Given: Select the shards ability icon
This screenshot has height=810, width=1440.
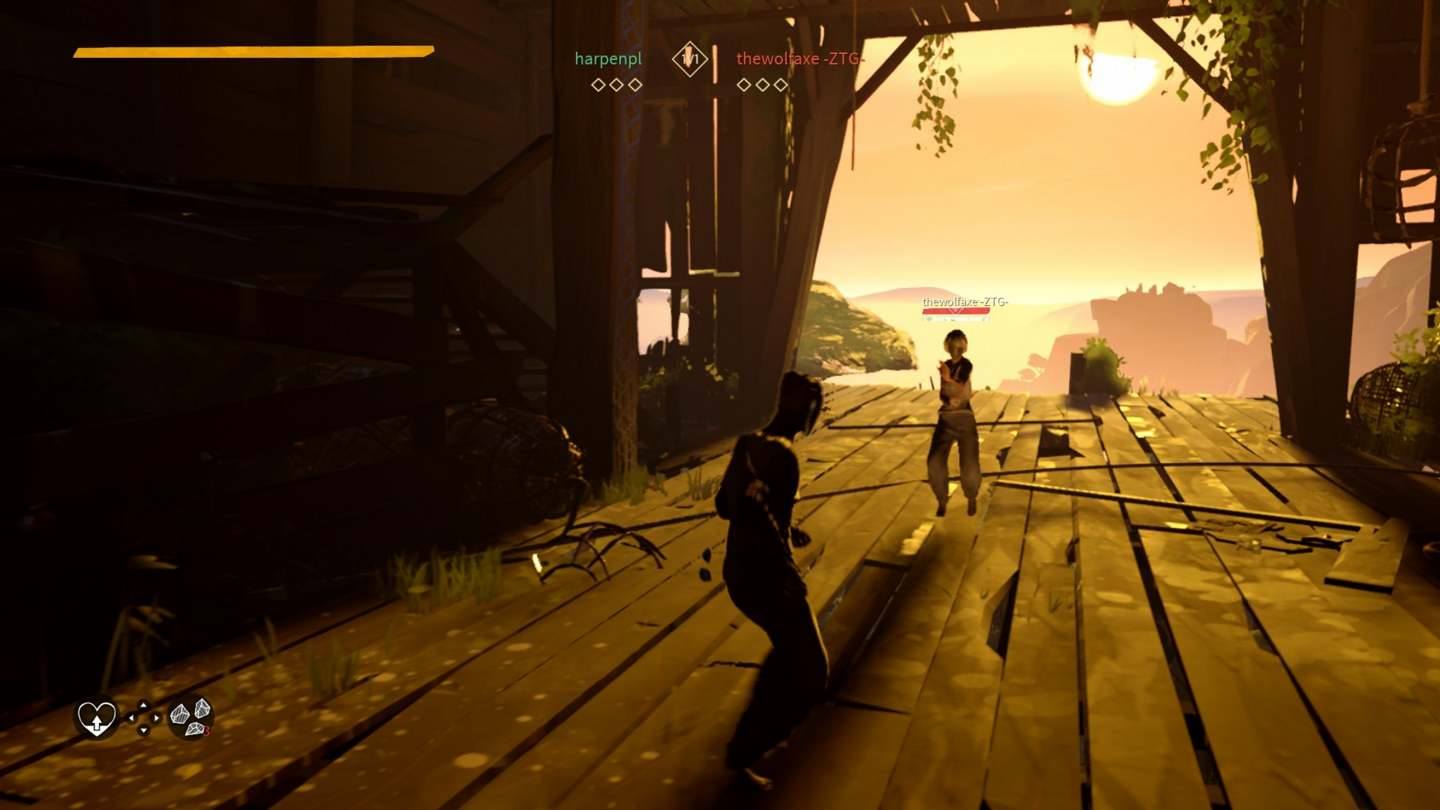Looking at the screenshot, I should (190, 717).
